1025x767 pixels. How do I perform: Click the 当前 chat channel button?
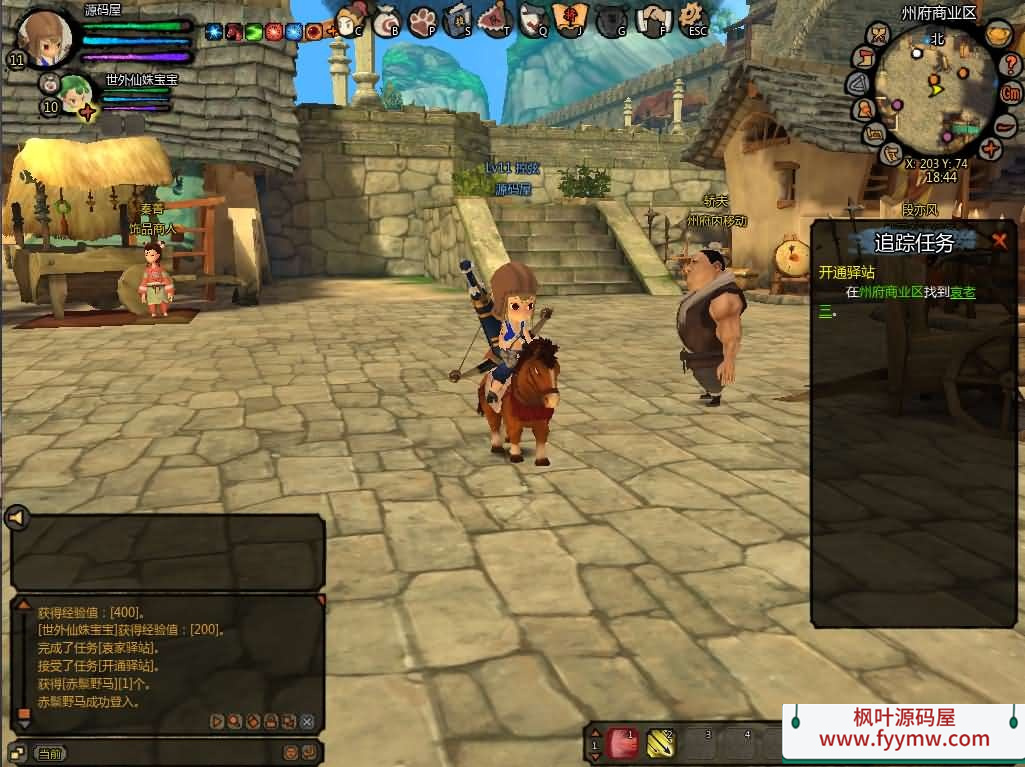coord(50,753)
